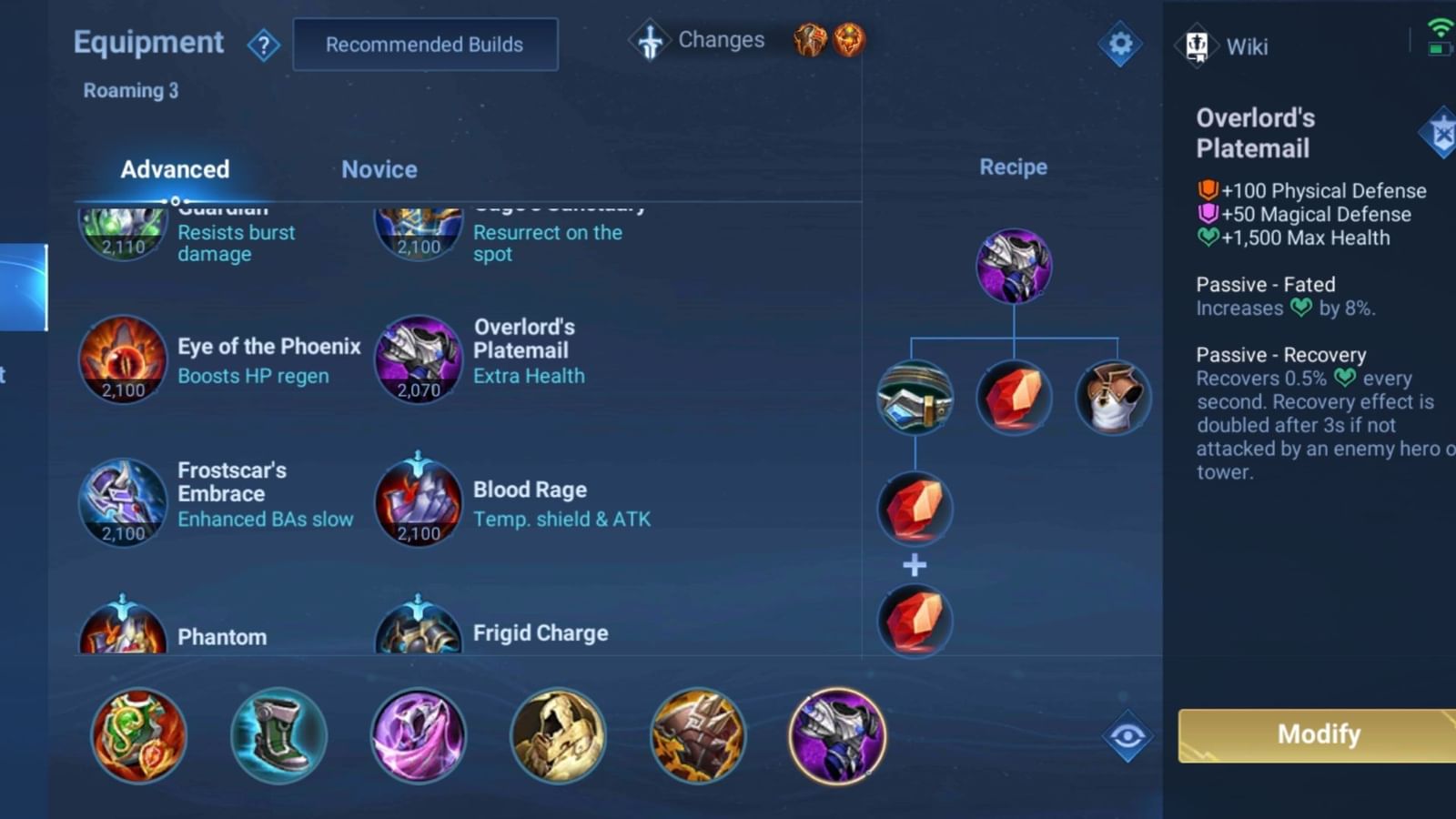Select the boots item in the build bar

[278, 737]
